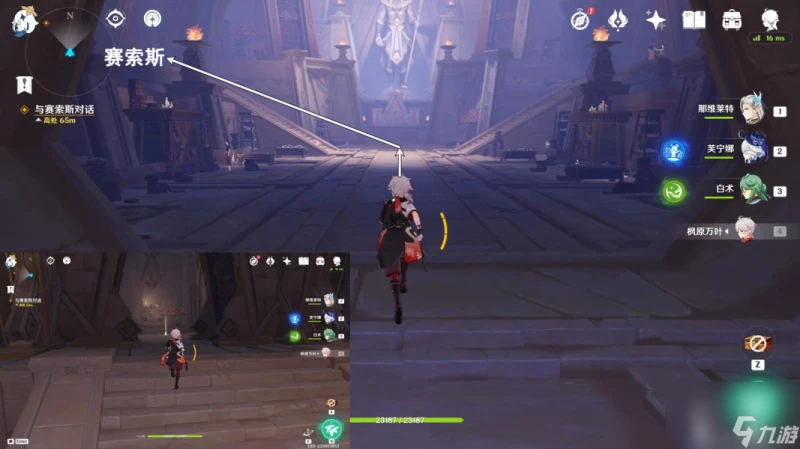Open the flame-shaped battle pass icon

pos(618,19)
